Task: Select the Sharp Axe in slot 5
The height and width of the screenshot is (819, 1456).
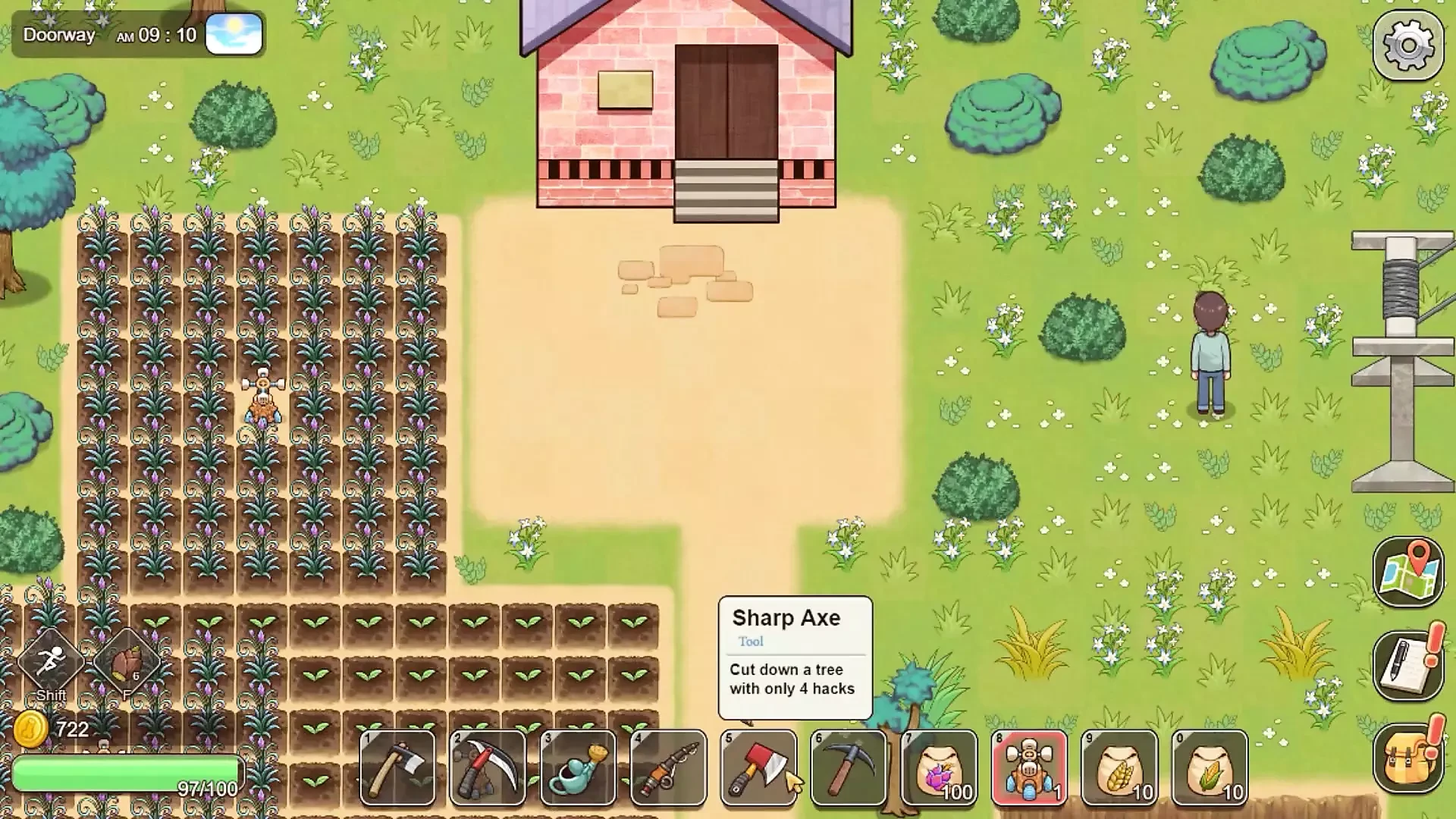Action: coord(758,767)
